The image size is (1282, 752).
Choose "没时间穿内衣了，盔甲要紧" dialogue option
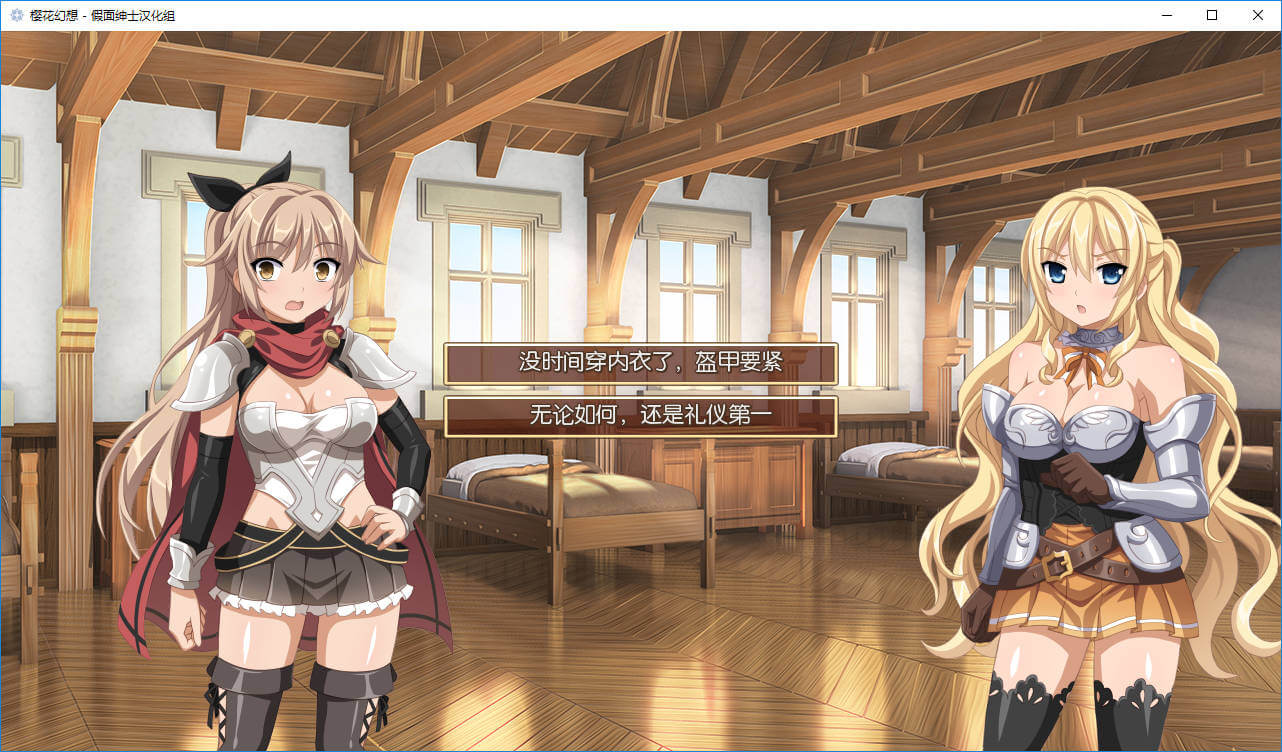[x=640, y=363]
